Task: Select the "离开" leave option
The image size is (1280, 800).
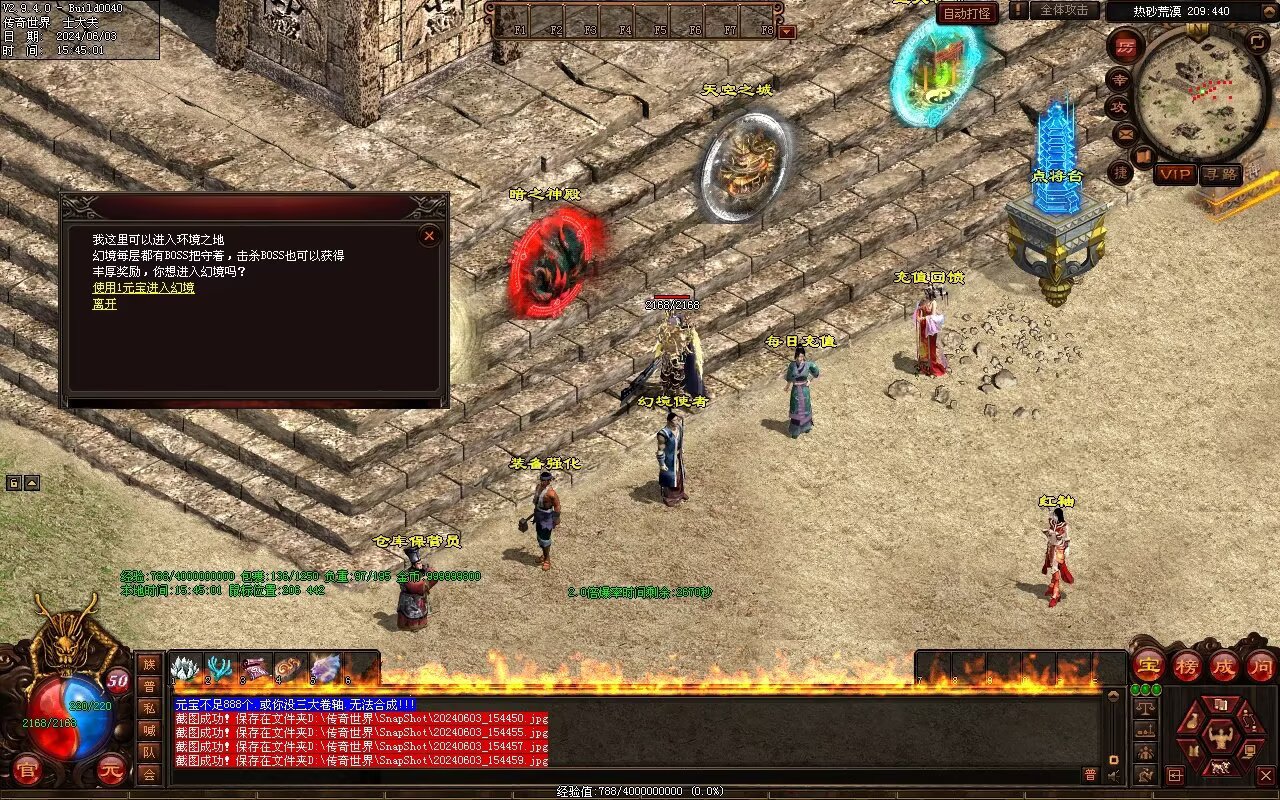Action: (105, 304)
